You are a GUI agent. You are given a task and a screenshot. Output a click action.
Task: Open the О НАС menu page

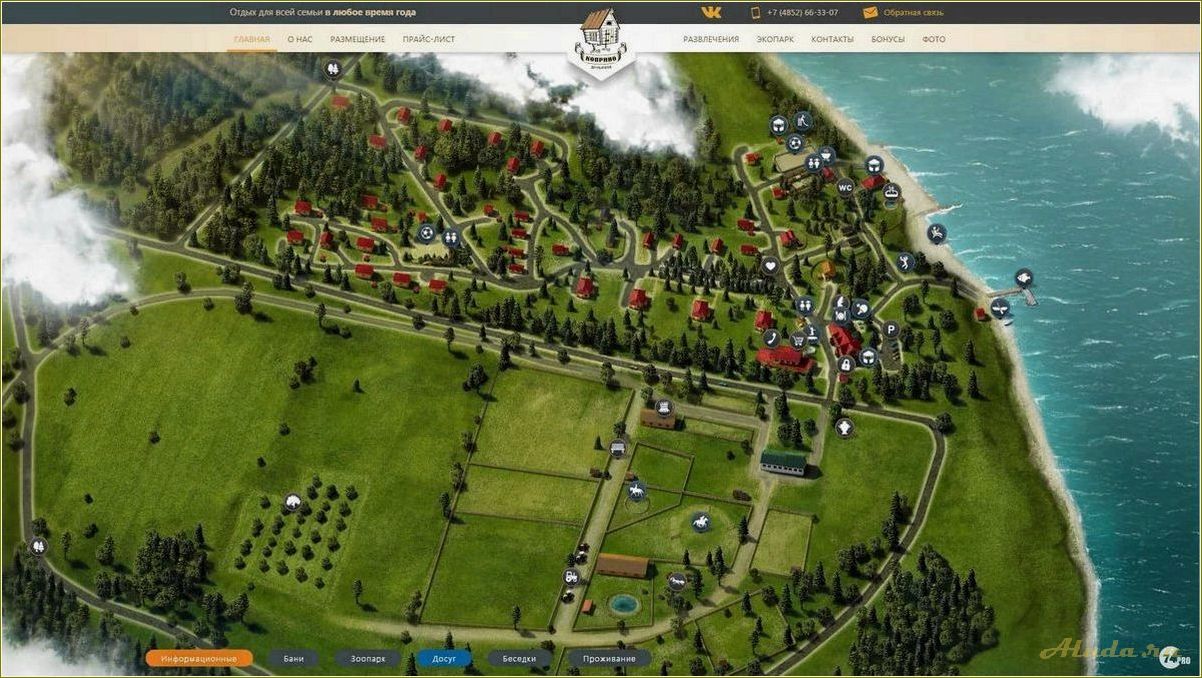300,39
